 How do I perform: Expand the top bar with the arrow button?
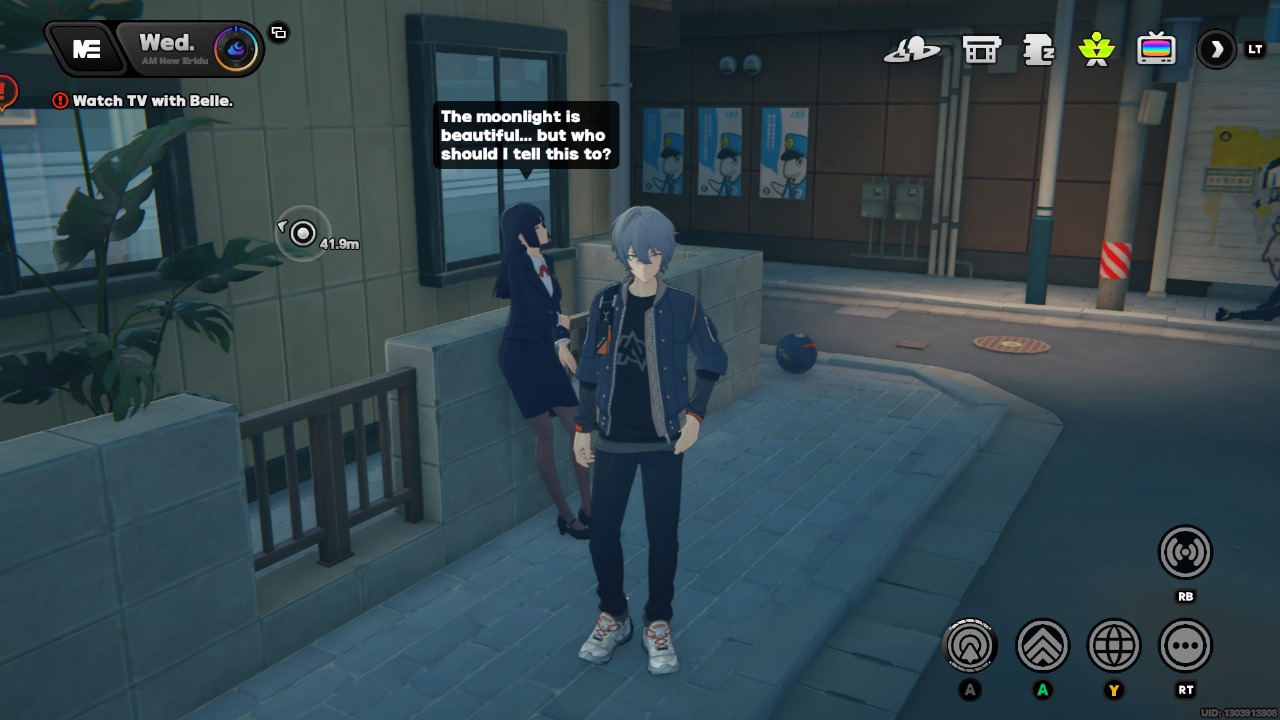pos(1217,49)
